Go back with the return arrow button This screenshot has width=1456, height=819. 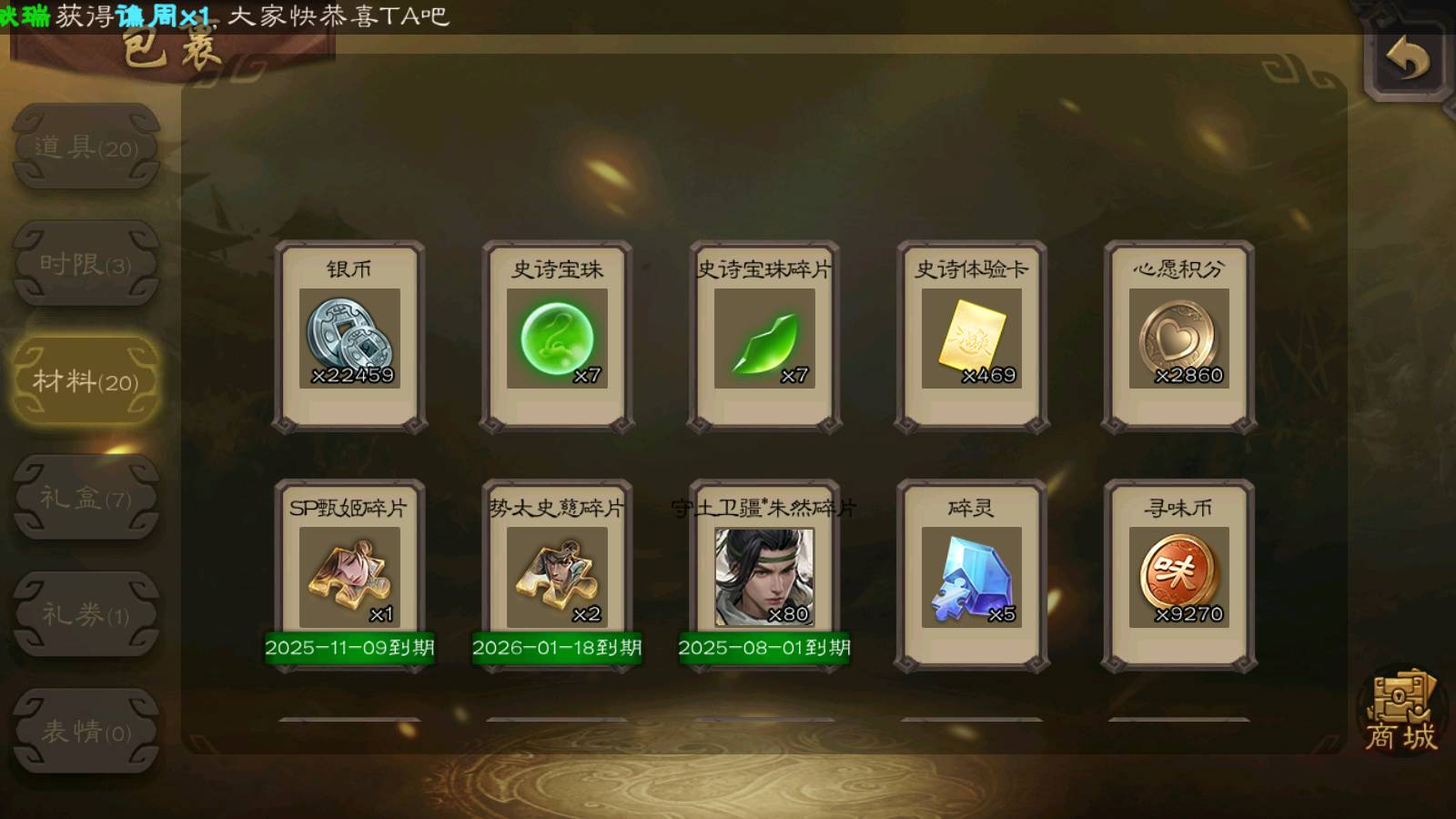1407,60
